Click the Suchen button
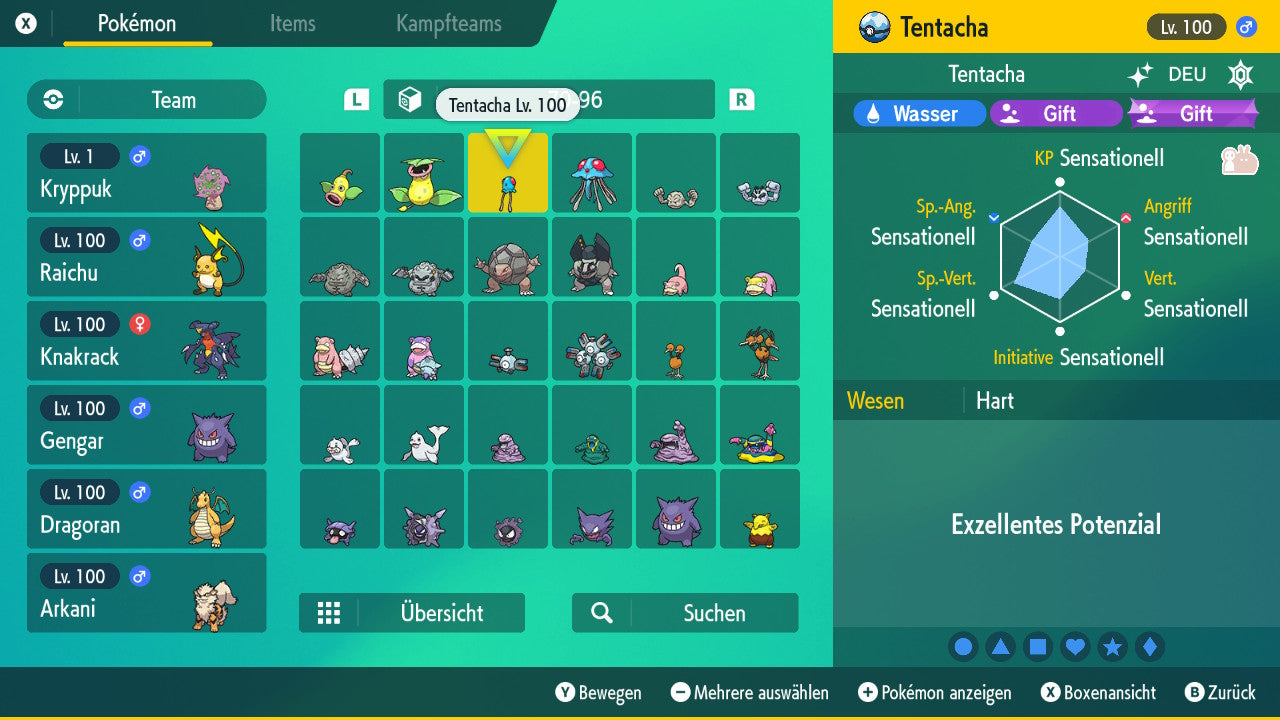The width and height of the screenshot is (1280, 720). 685,612
